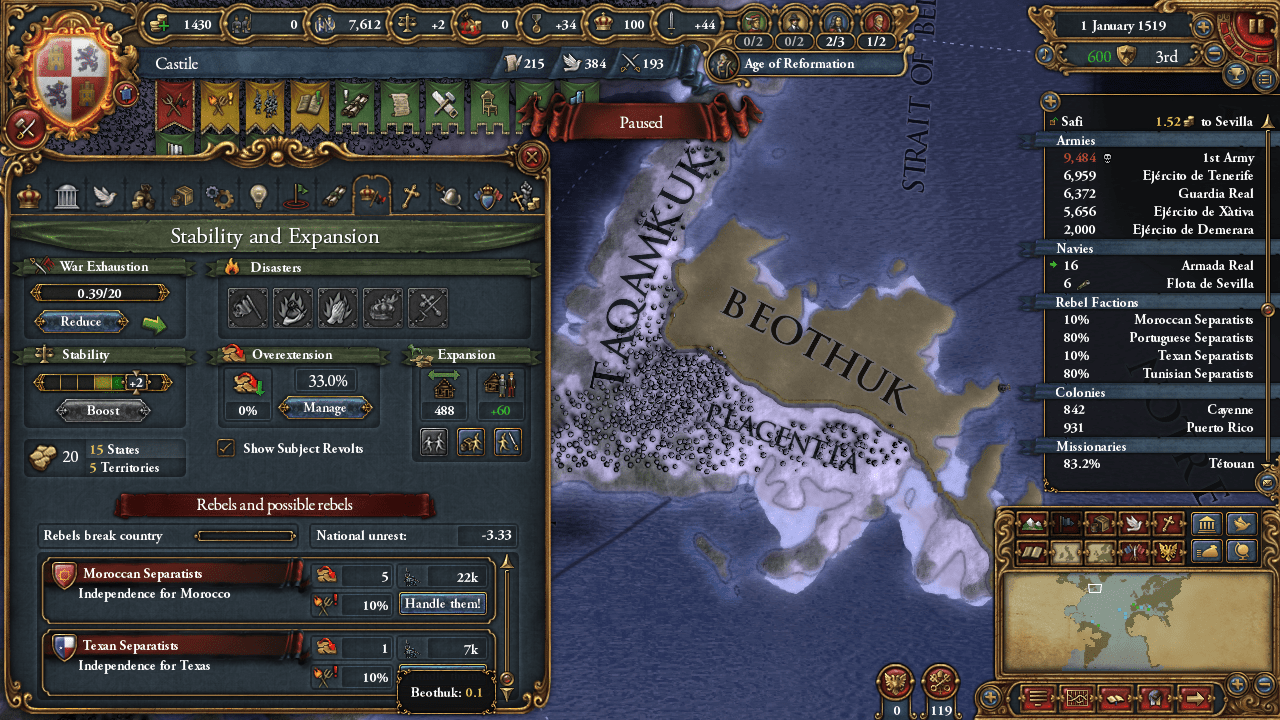Open the Court tab with the crown icon
The width and height of the screenshot is (1280, 720).
[x=27, y=195]
